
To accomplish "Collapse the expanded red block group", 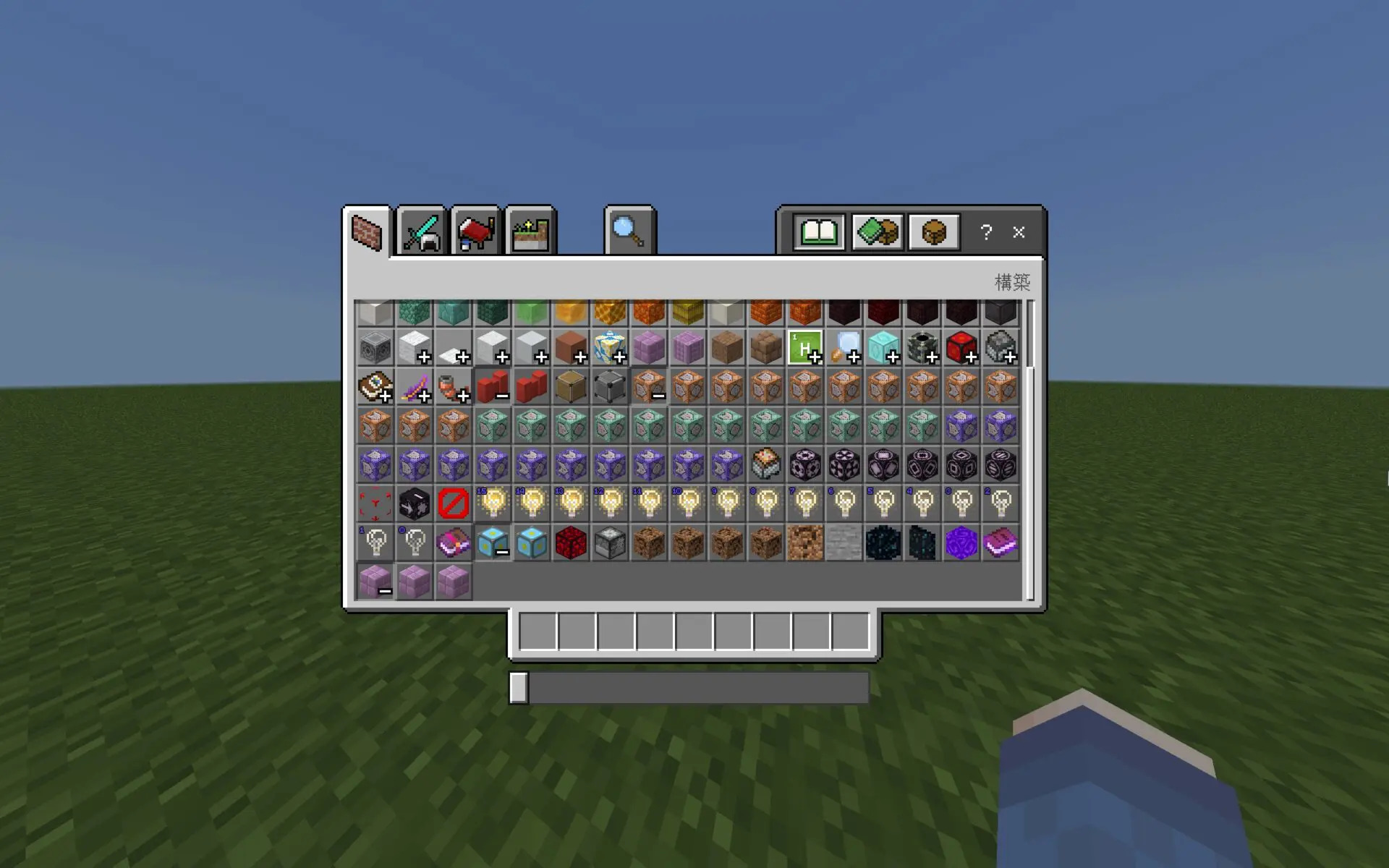I will pyautogui.click(x=495, y=386).
